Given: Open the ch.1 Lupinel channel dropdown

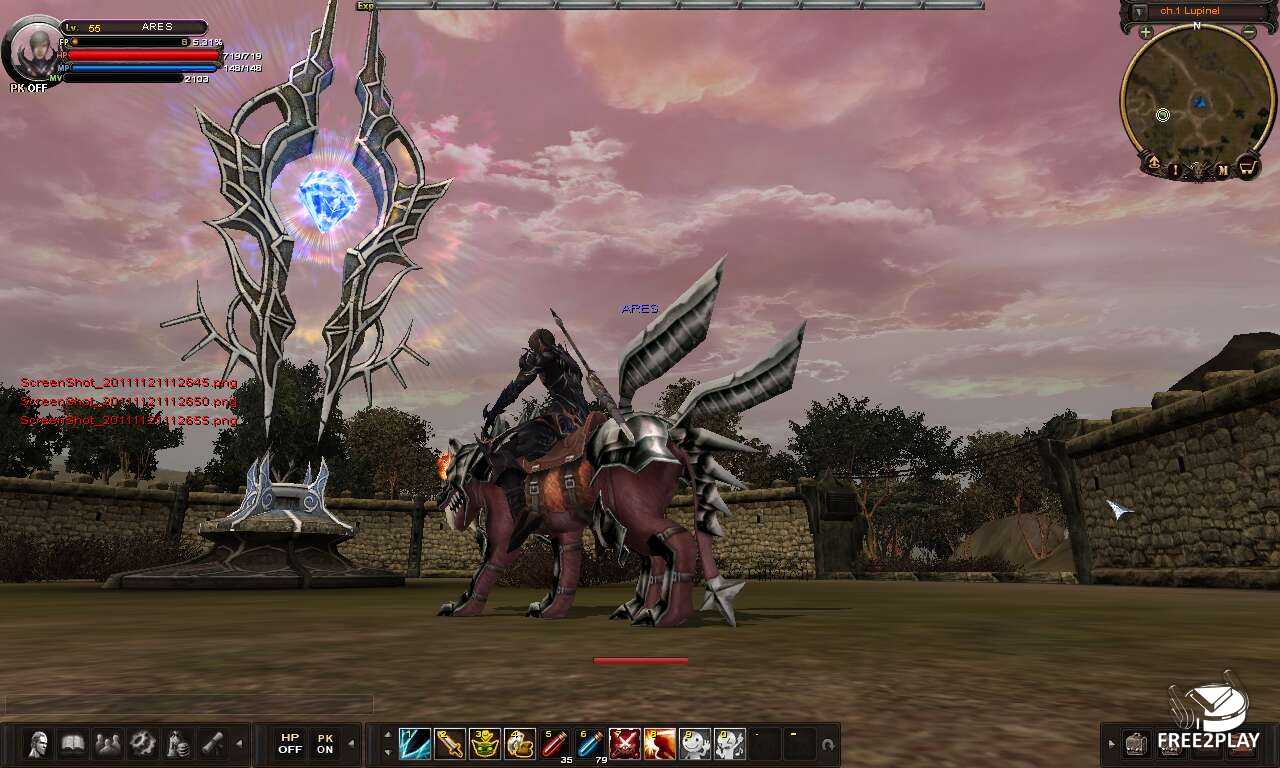Looking at the screenshot, I should [x=1137, y=12].
